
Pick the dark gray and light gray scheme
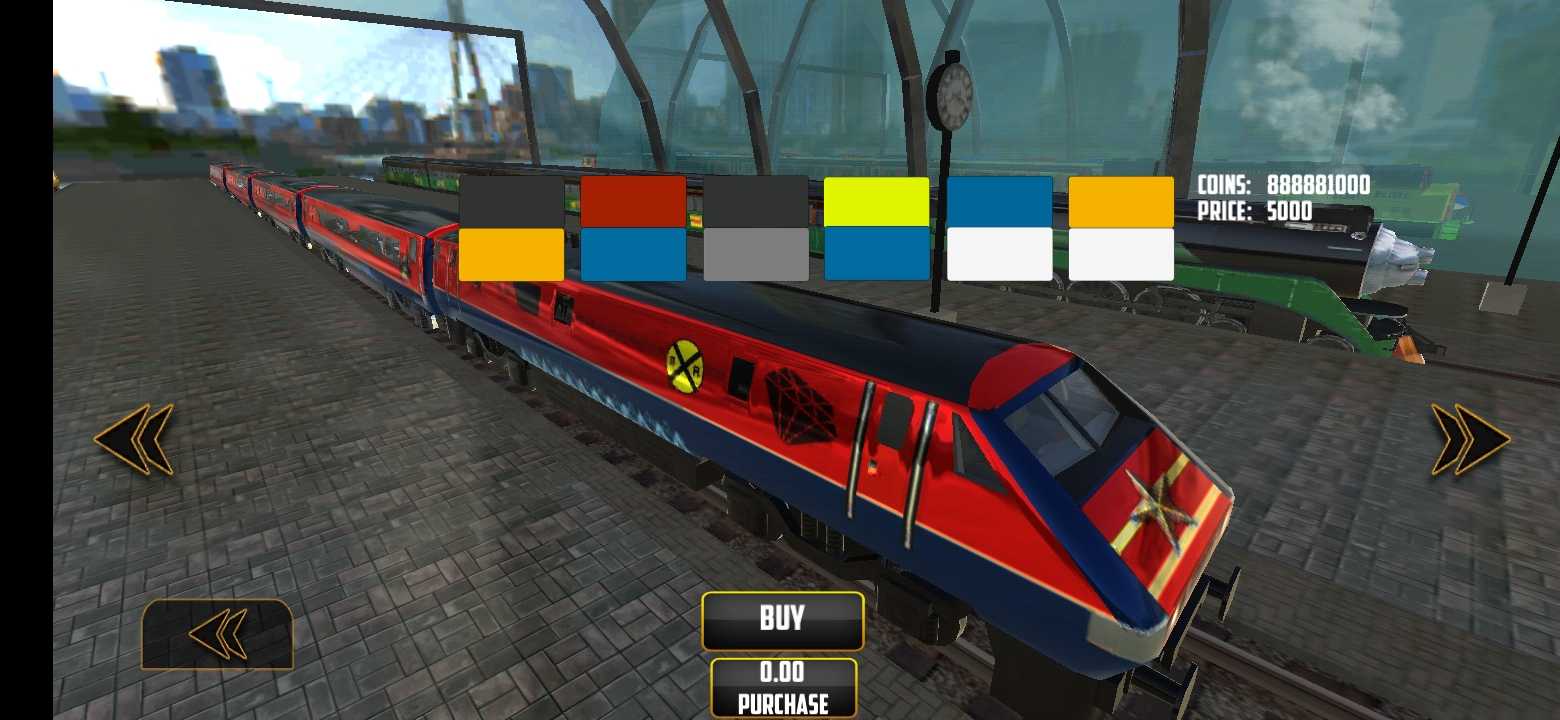tap(755, 228)
